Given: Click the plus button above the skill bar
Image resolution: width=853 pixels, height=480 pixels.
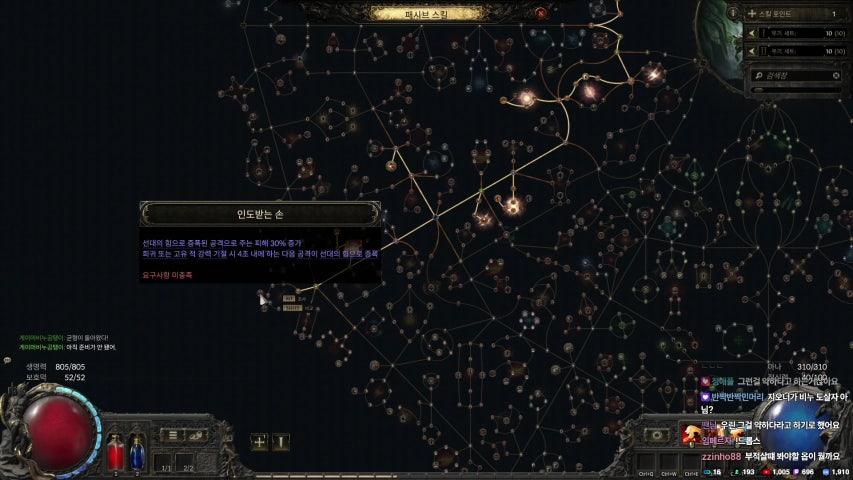Looking at the screenshot, I should (259, 440).
